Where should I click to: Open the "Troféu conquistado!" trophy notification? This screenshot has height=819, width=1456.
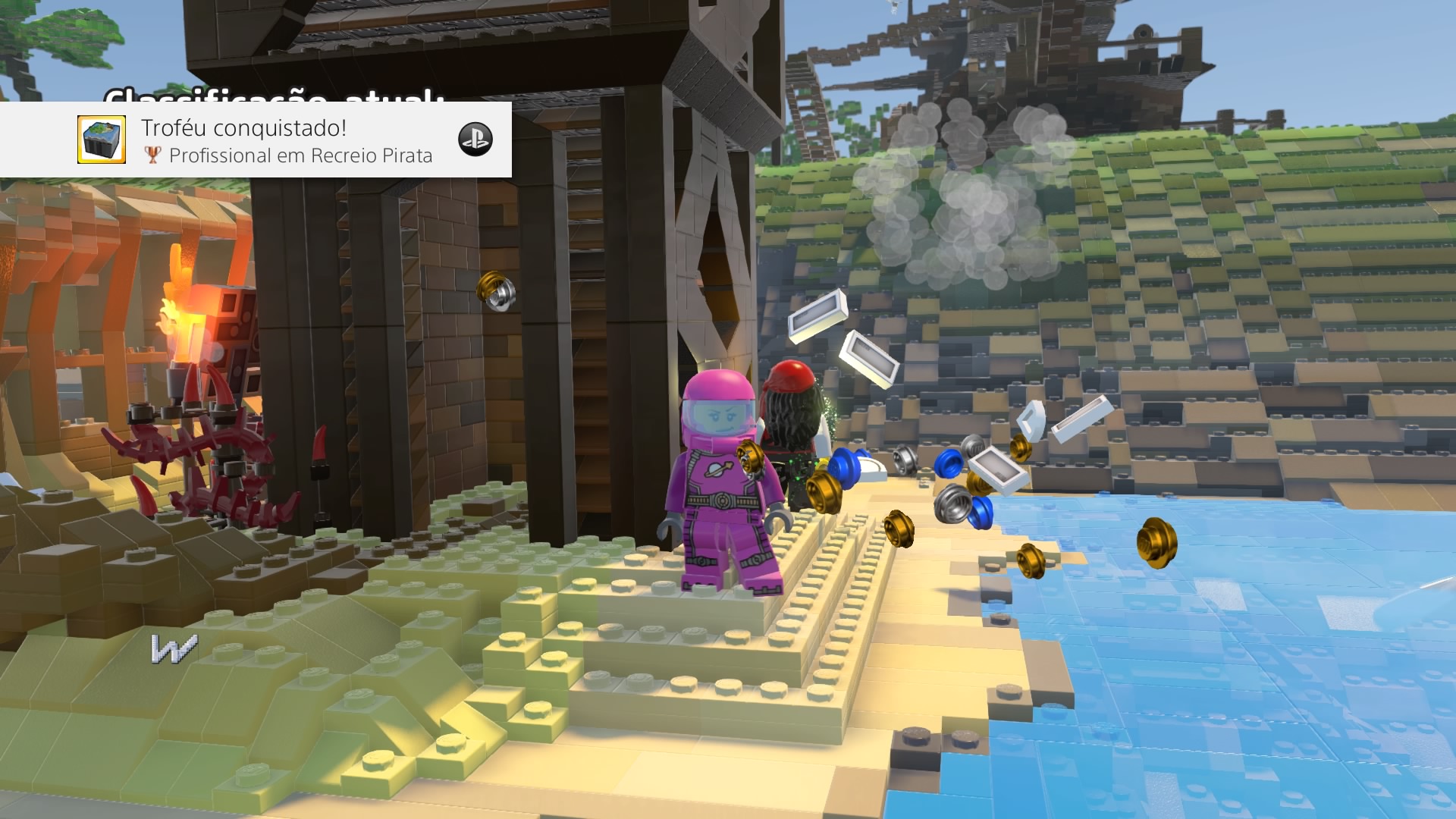(288, 140)
